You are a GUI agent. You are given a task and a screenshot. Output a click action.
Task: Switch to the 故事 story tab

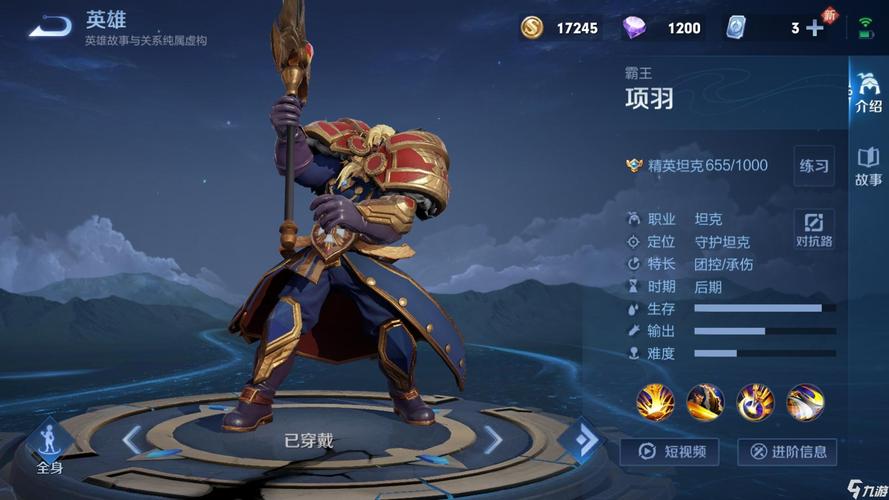(x=868, y=167)
